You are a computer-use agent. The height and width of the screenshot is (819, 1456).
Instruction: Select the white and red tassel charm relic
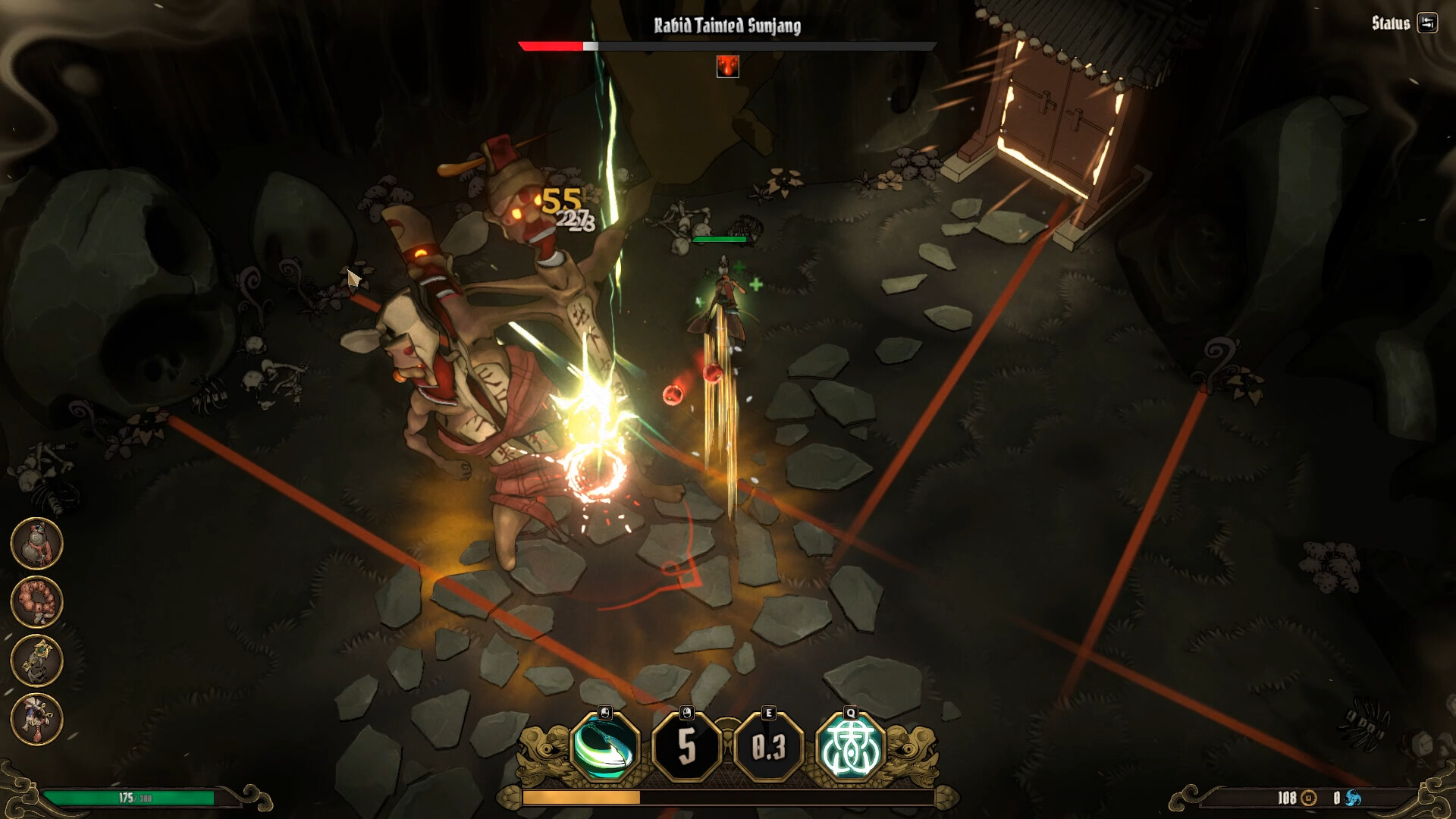tap(36, 718)
